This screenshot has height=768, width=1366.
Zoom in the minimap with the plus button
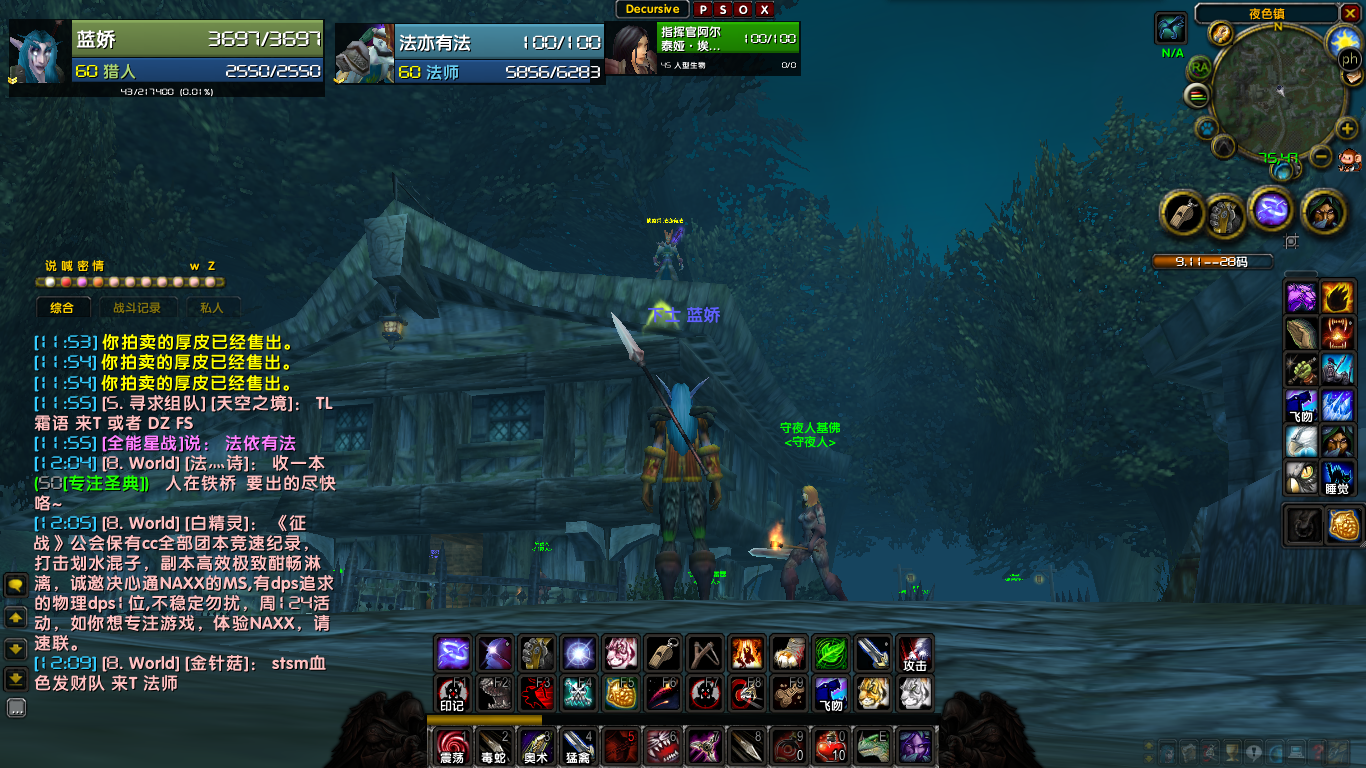pyautogui.click(x=1347, y=128)
